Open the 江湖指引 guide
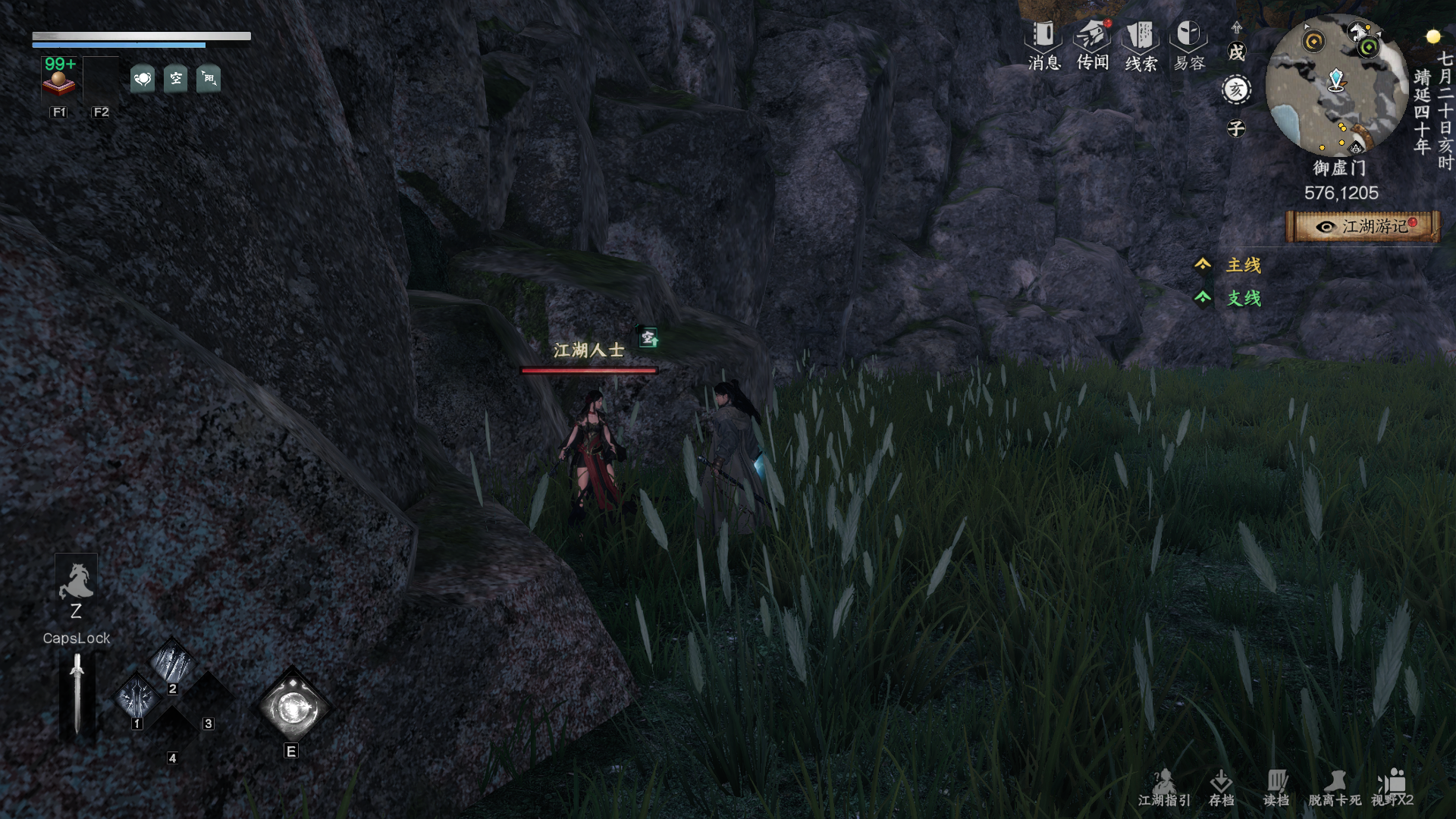The image size is (1456, 819). coord(1164,789)
